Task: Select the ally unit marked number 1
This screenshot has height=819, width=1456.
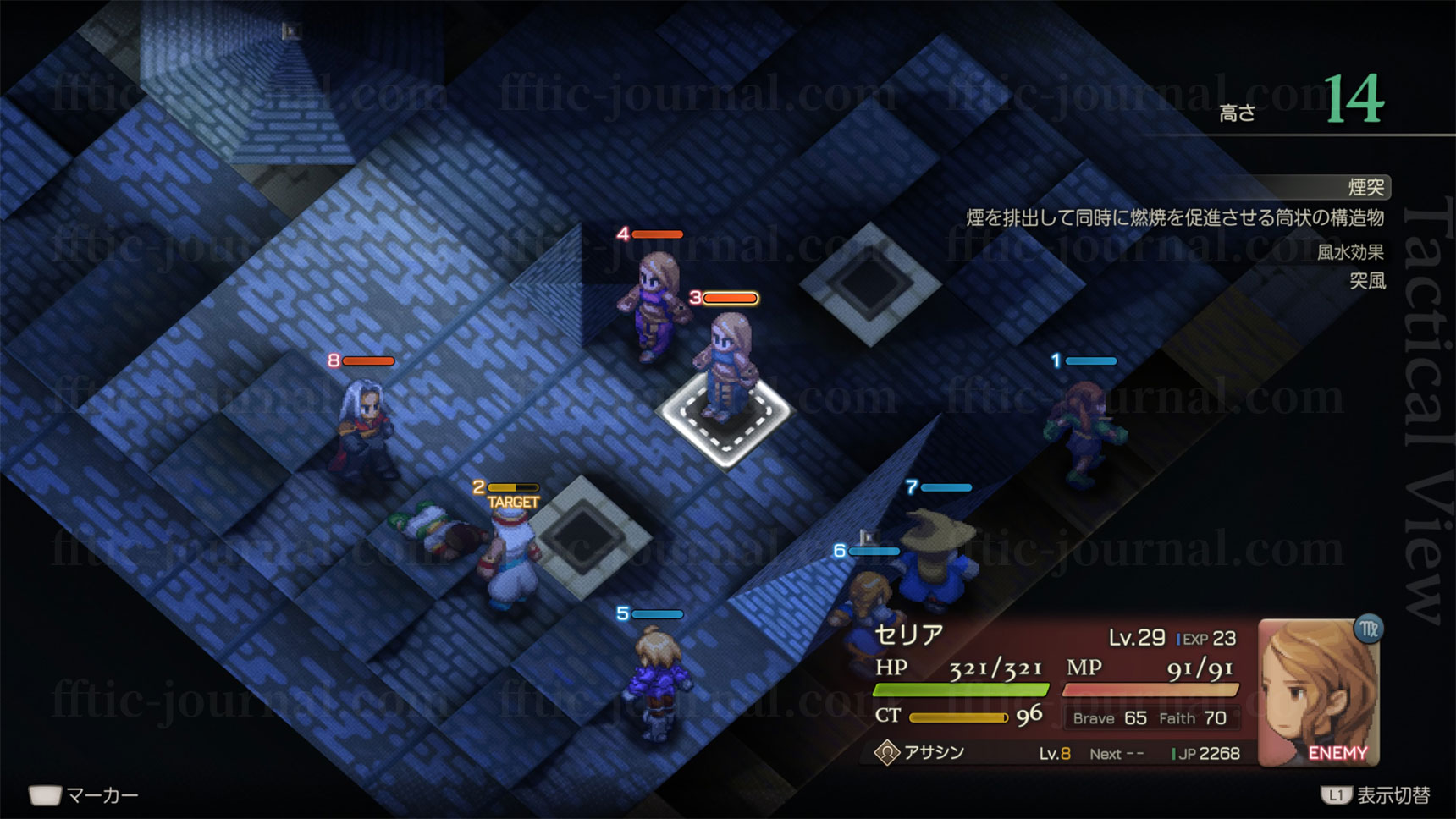Action: coord(1085,431)
